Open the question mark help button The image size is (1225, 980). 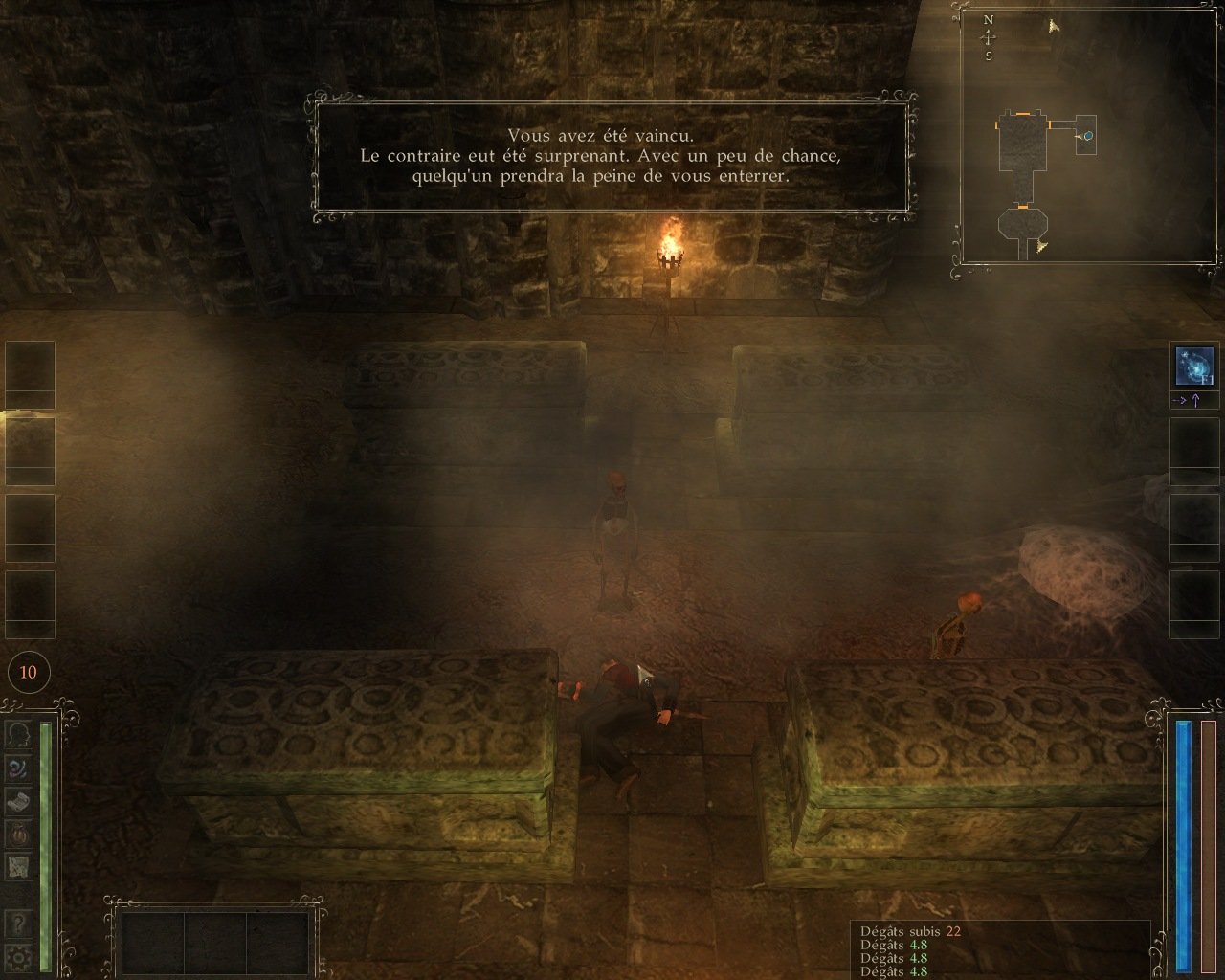click(x=18, y=924)
